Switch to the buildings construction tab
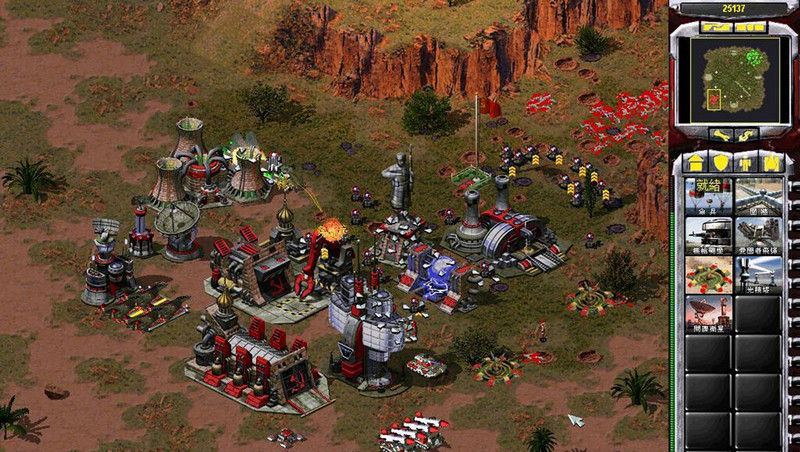Viewport: 800px width, 452px height. (x=694, y=162)
